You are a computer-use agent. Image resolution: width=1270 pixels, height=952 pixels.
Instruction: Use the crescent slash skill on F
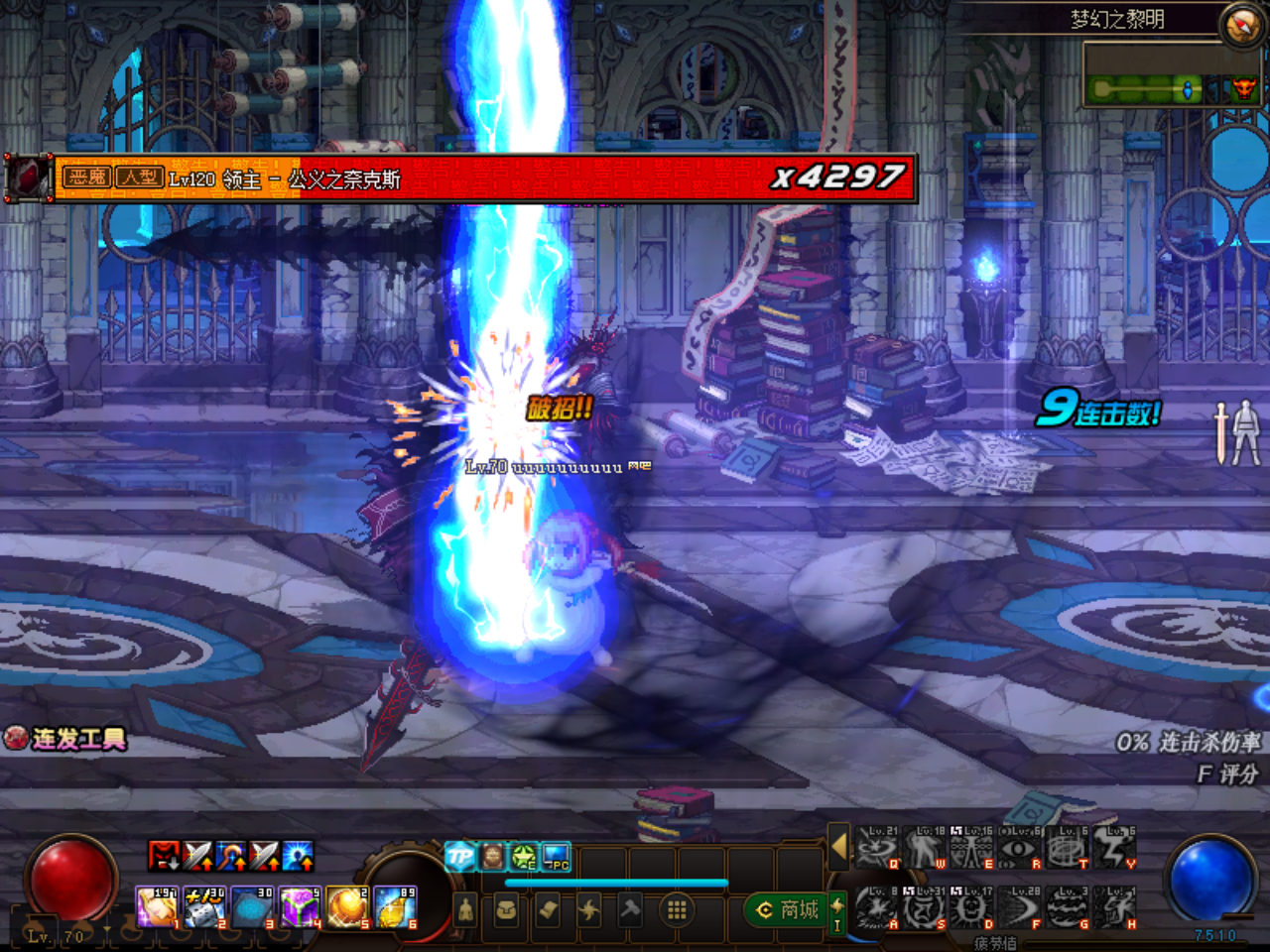click(1020, 908)
